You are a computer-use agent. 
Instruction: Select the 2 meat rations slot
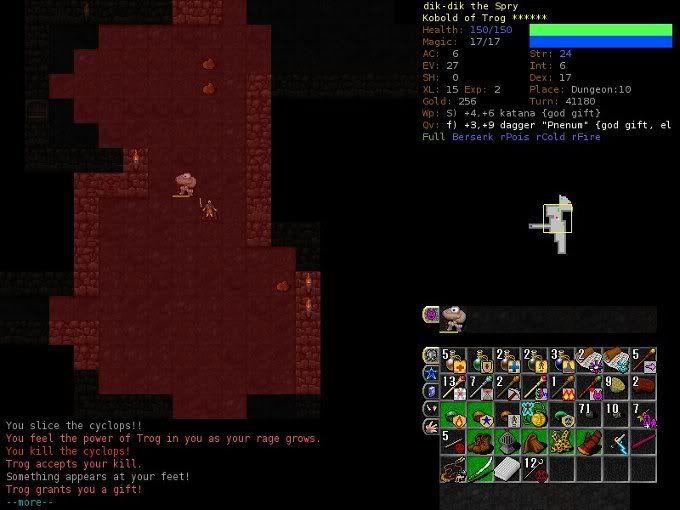642,388
